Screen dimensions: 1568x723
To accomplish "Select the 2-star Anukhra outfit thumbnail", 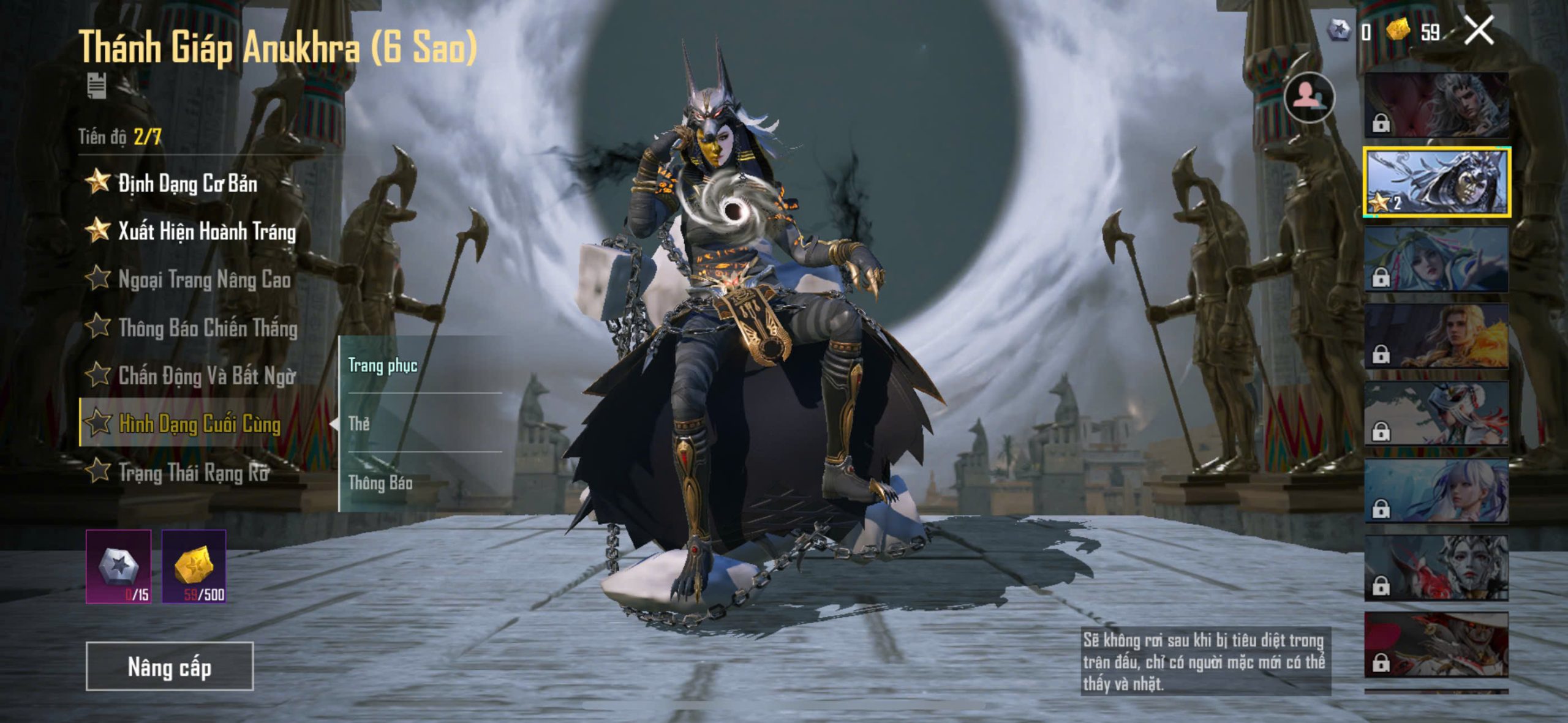I will (x=1436, y=182).
